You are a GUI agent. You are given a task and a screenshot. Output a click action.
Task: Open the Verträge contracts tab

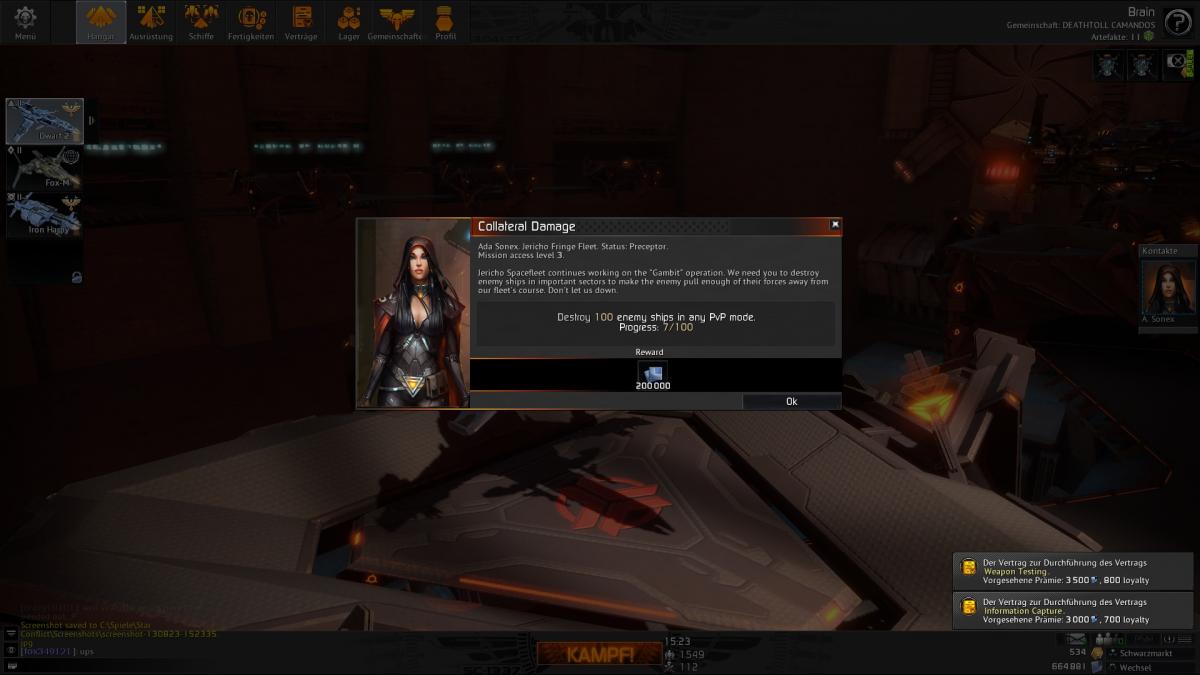tap(300, 22)
